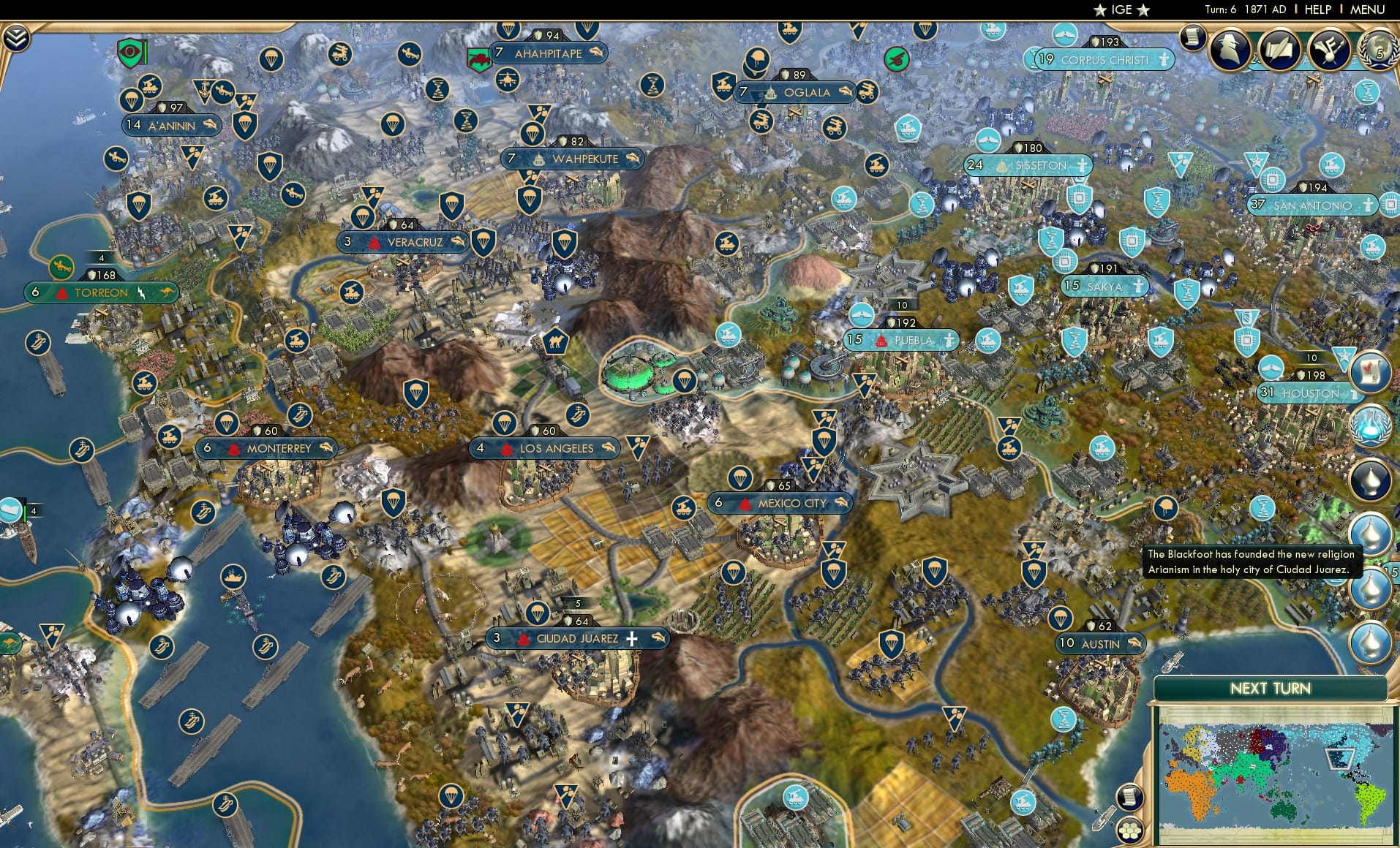Viewport: 1400px width, 848px height.
Task: Open the scroll notification on the right edge
Action: (x=1371, y=371)
